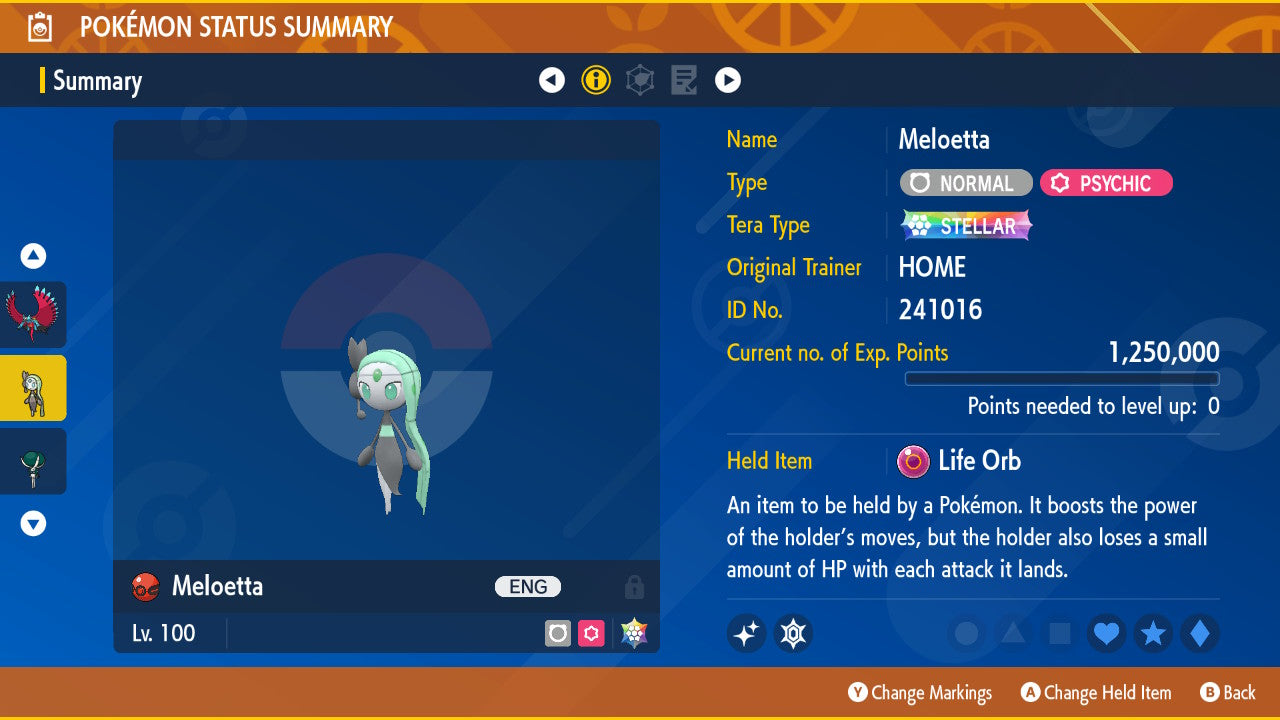The width and height of the screenshot is (1280, 720).
Task: Click the memo notes page icon
Action: [684, 80]
